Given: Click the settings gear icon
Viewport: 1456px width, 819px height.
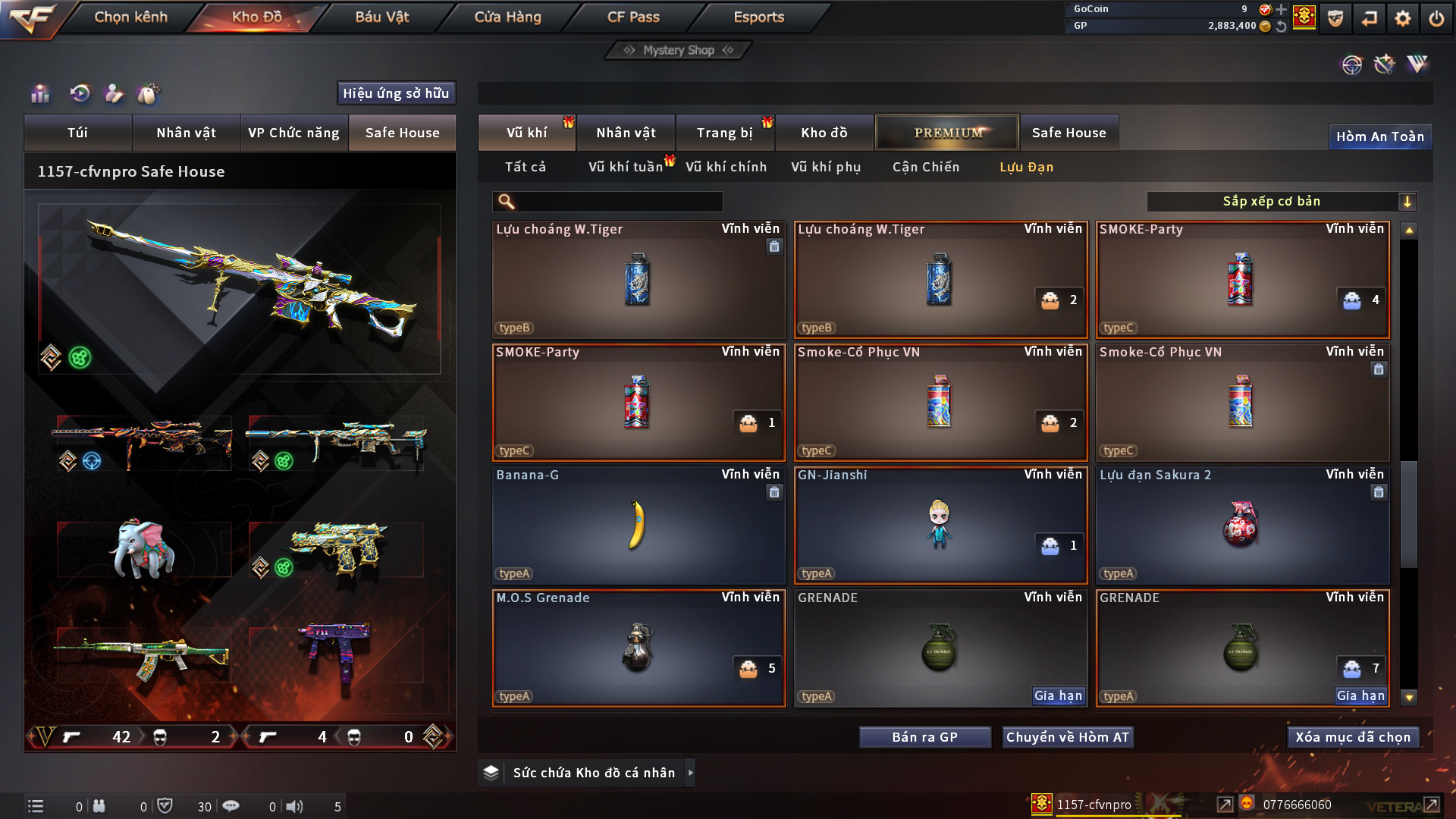Looking at the screenshot, I should (1402, 18).
